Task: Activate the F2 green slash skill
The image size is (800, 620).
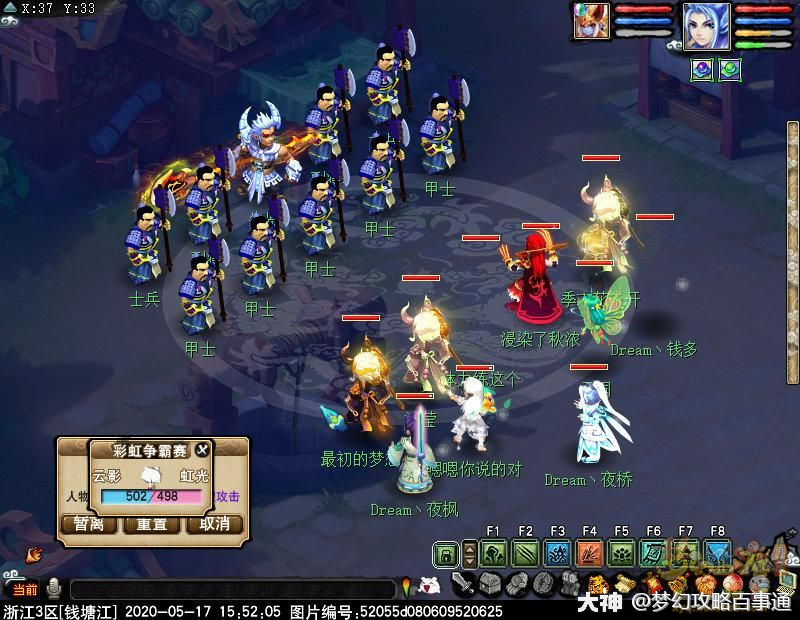Action: coord(525,554)
